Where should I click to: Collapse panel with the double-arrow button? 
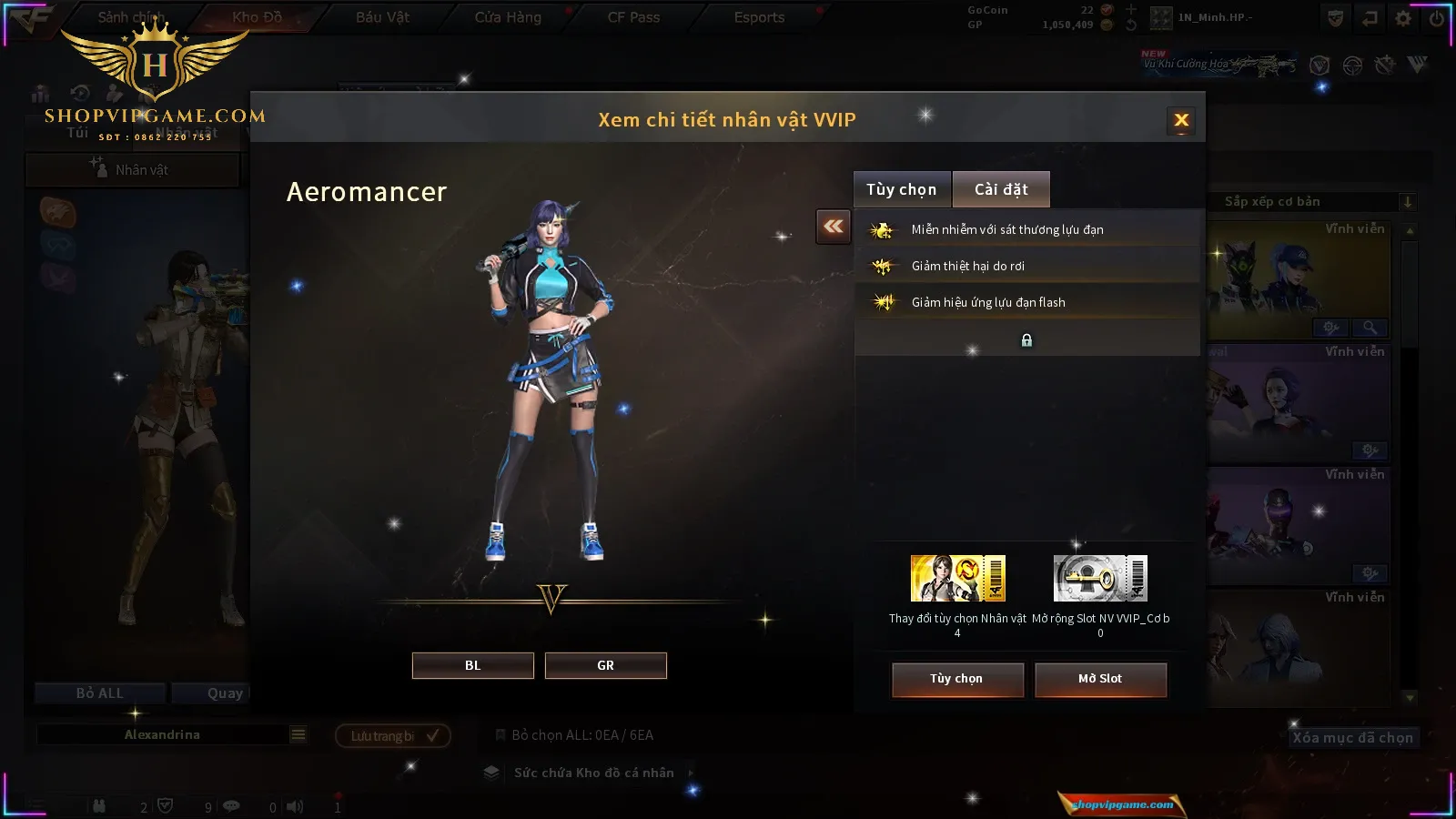coord(834,227)
